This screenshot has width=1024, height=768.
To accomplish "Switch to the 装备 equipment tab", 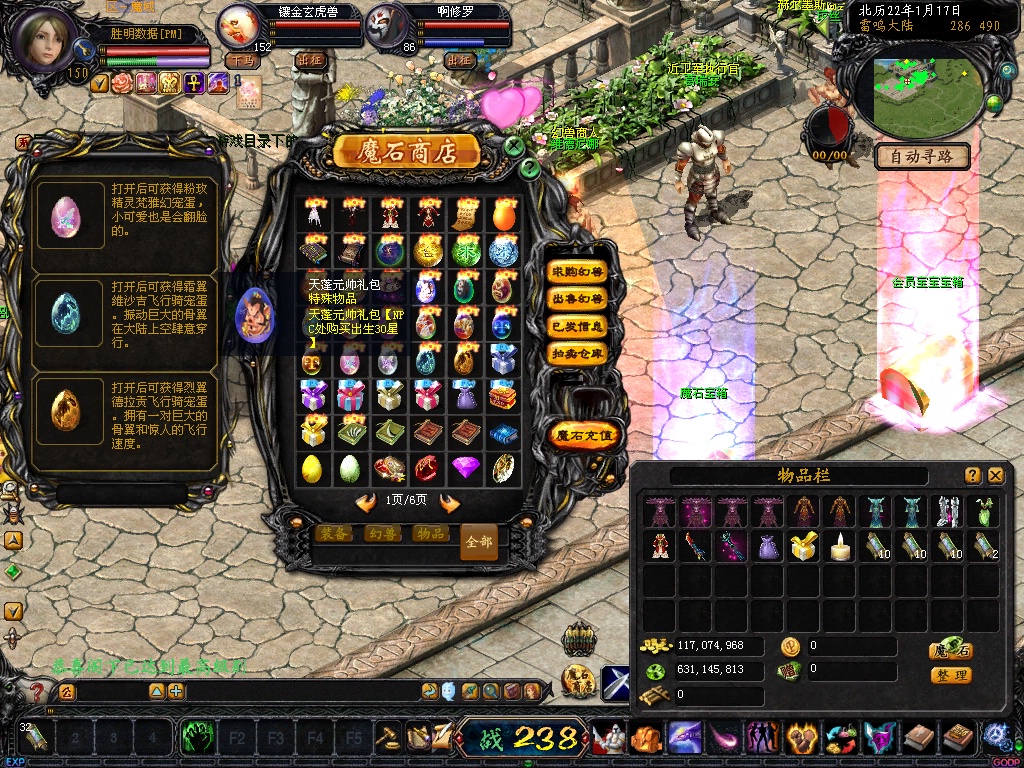I will [333, 534].
